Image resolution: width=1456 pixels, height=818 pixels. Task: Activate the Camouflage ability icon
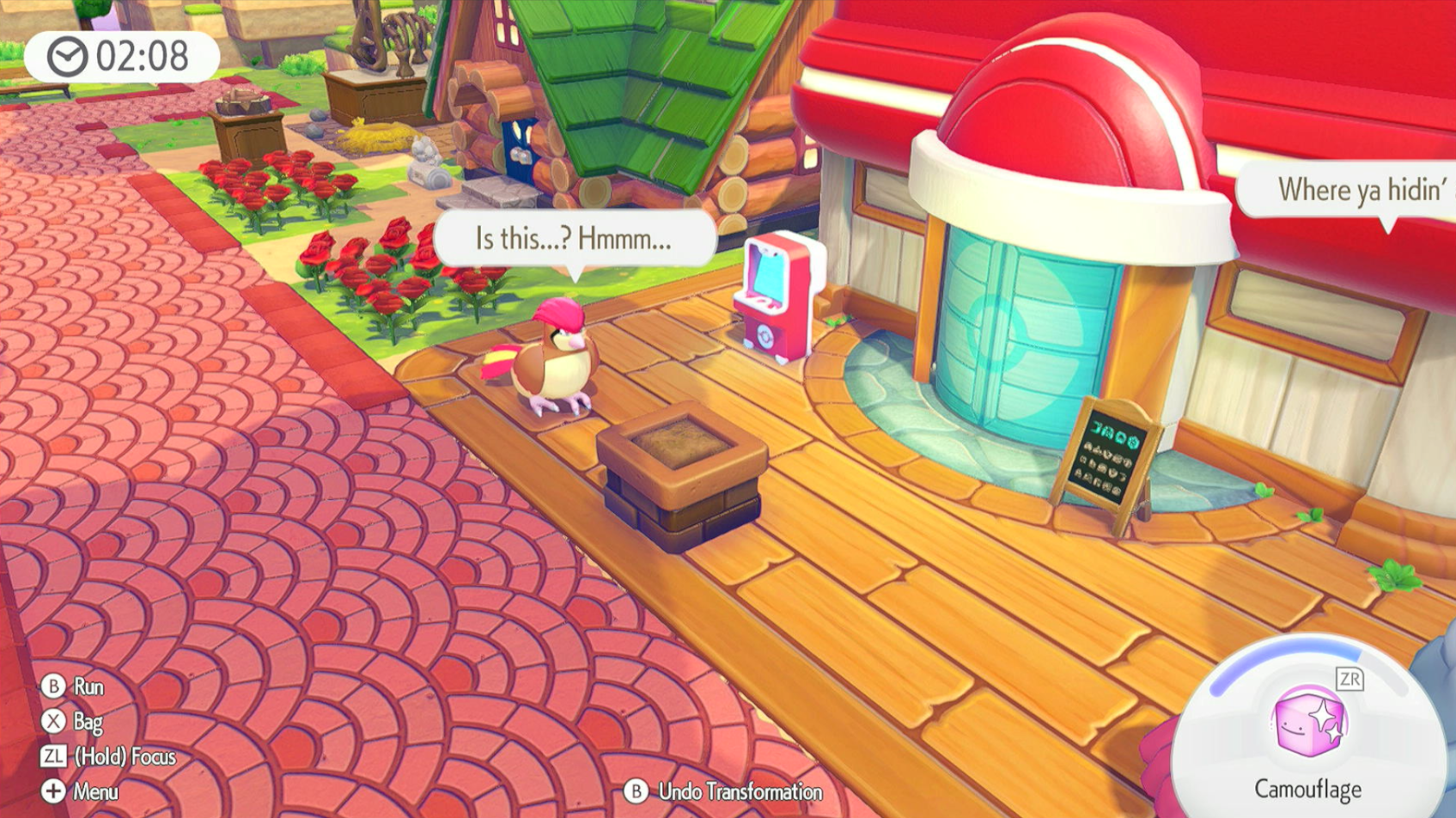[x=1308, y=722]
